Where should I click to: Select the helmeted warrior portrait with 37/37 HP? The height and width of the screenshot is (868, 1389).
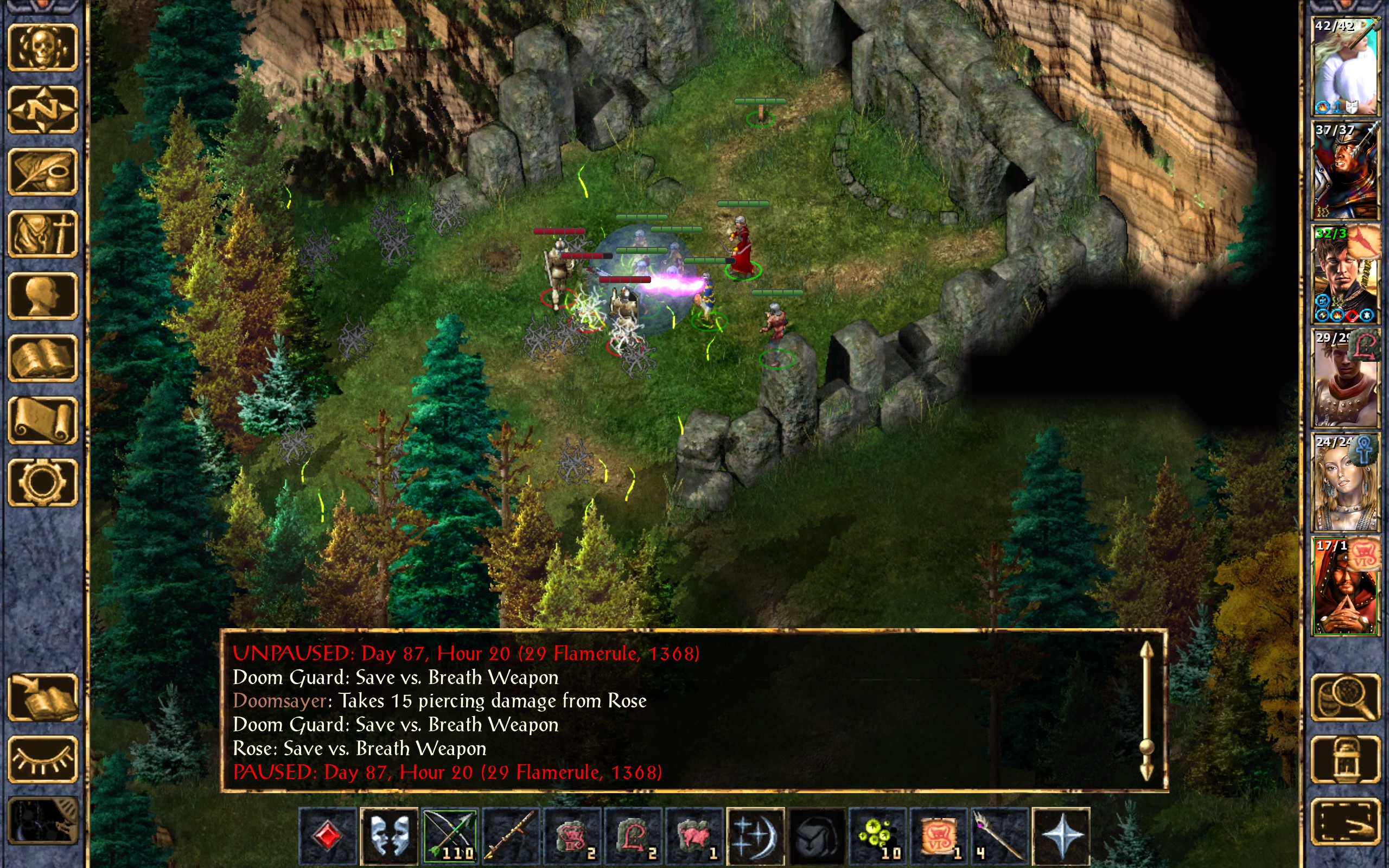click(x=1346, y=170)
